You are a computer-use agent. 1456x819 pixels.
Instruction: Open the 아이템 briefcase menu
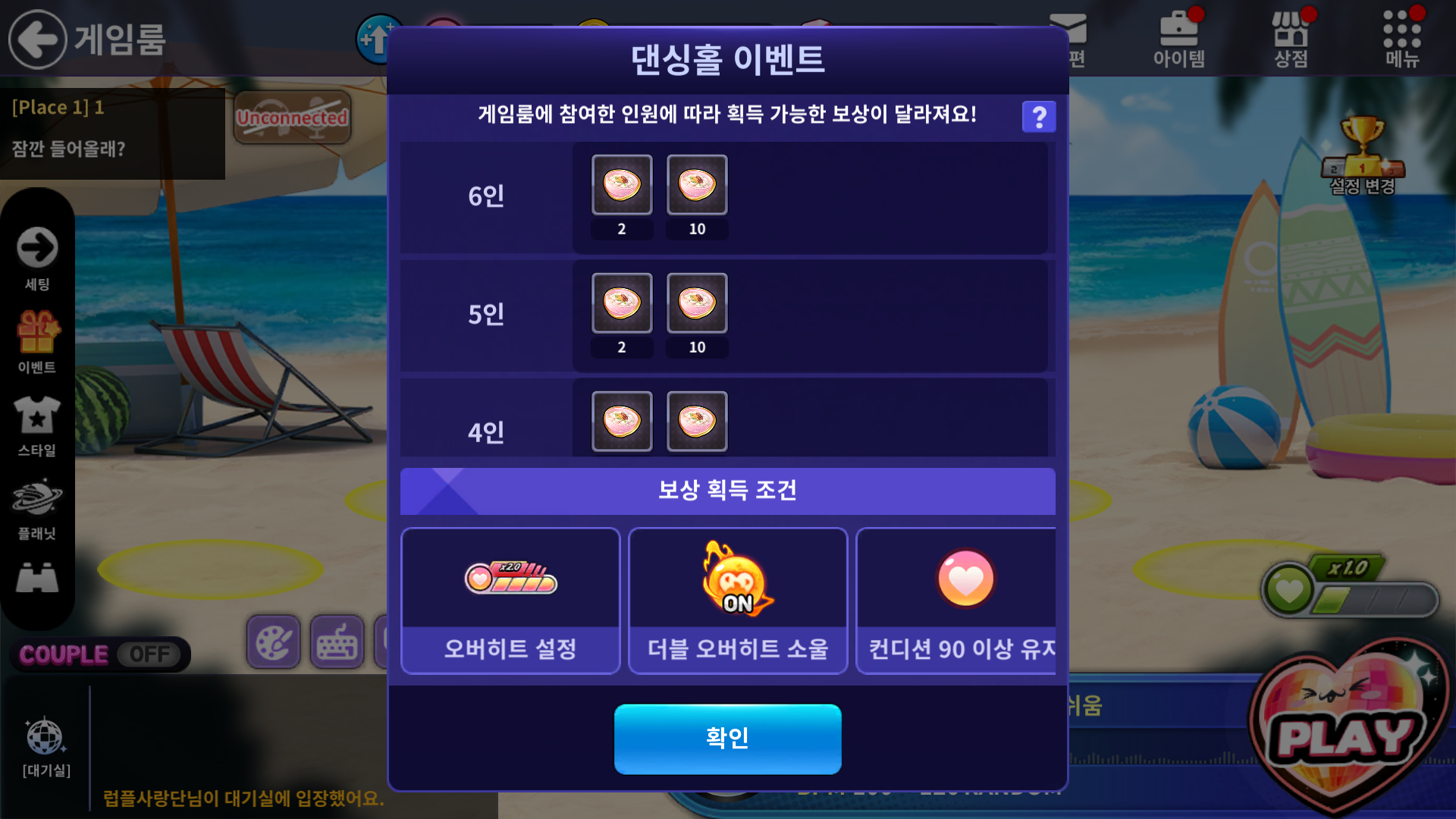[1178, 39]
